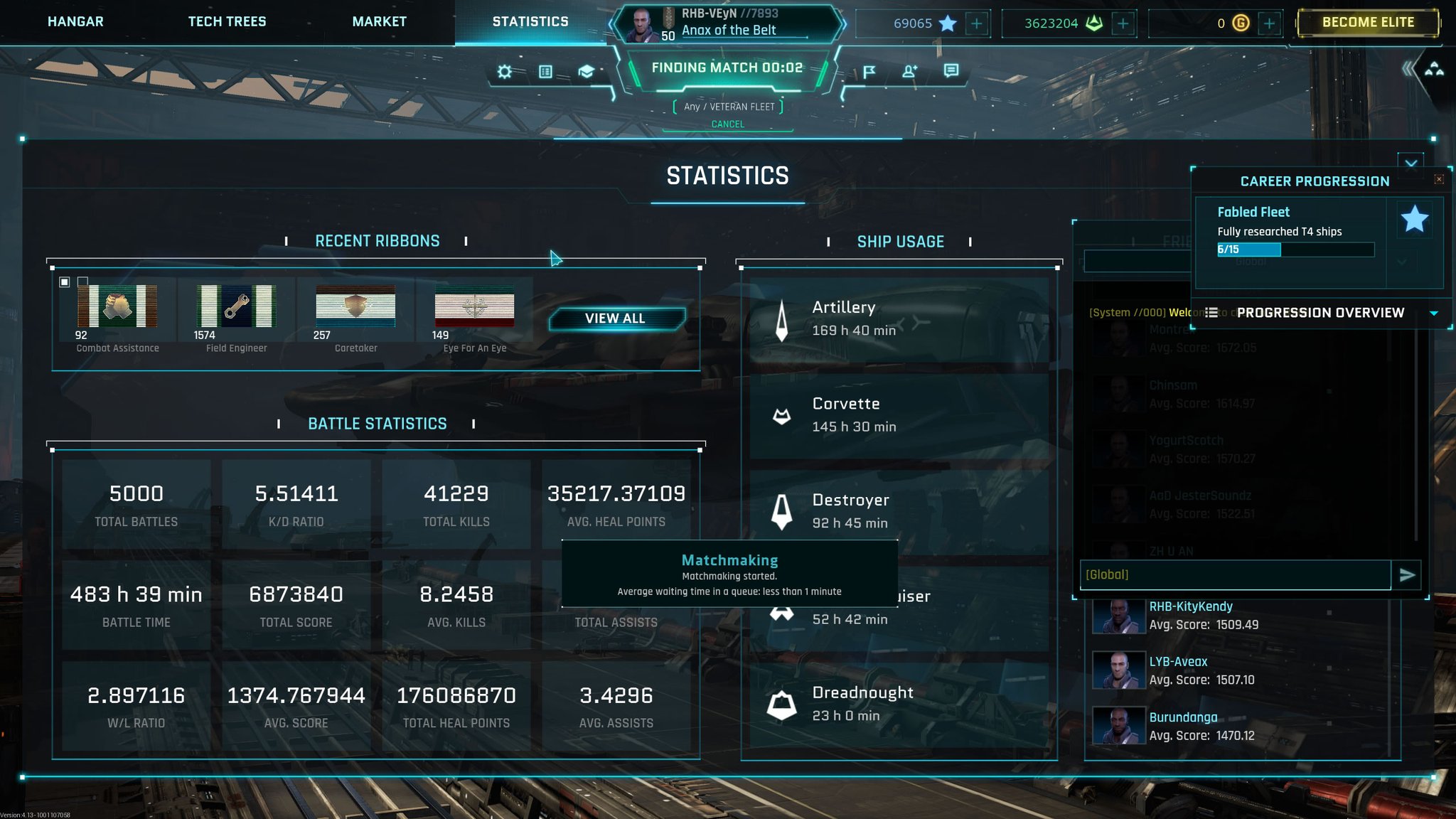
Task: Focus the Global chat input field
Action: (1235, 575)
